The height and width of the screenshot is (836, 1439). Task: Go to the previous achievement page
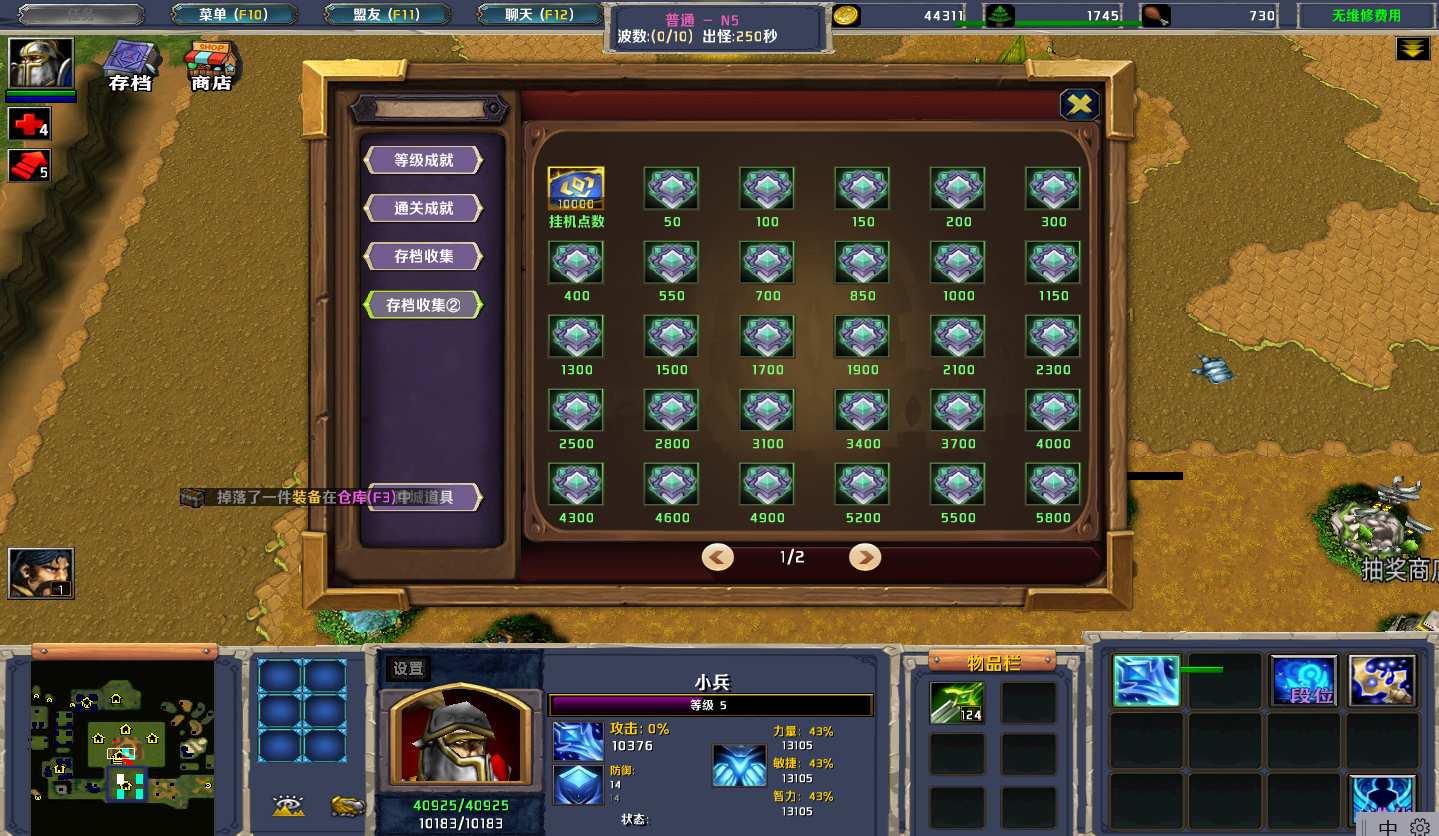coord(717,557)
